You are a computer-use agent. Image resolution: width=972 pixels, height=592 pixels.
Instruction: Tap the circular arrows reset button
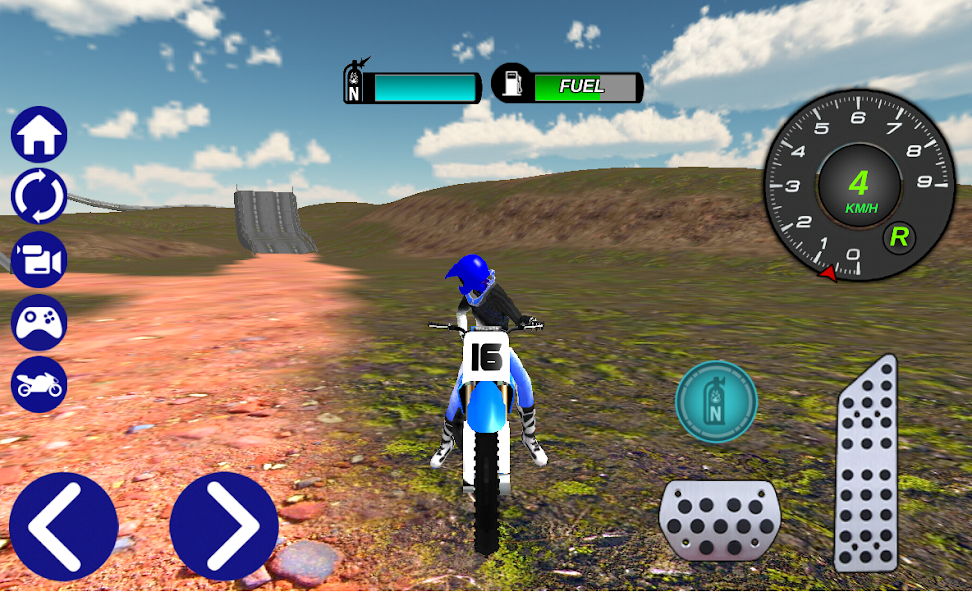coord(39,196)
